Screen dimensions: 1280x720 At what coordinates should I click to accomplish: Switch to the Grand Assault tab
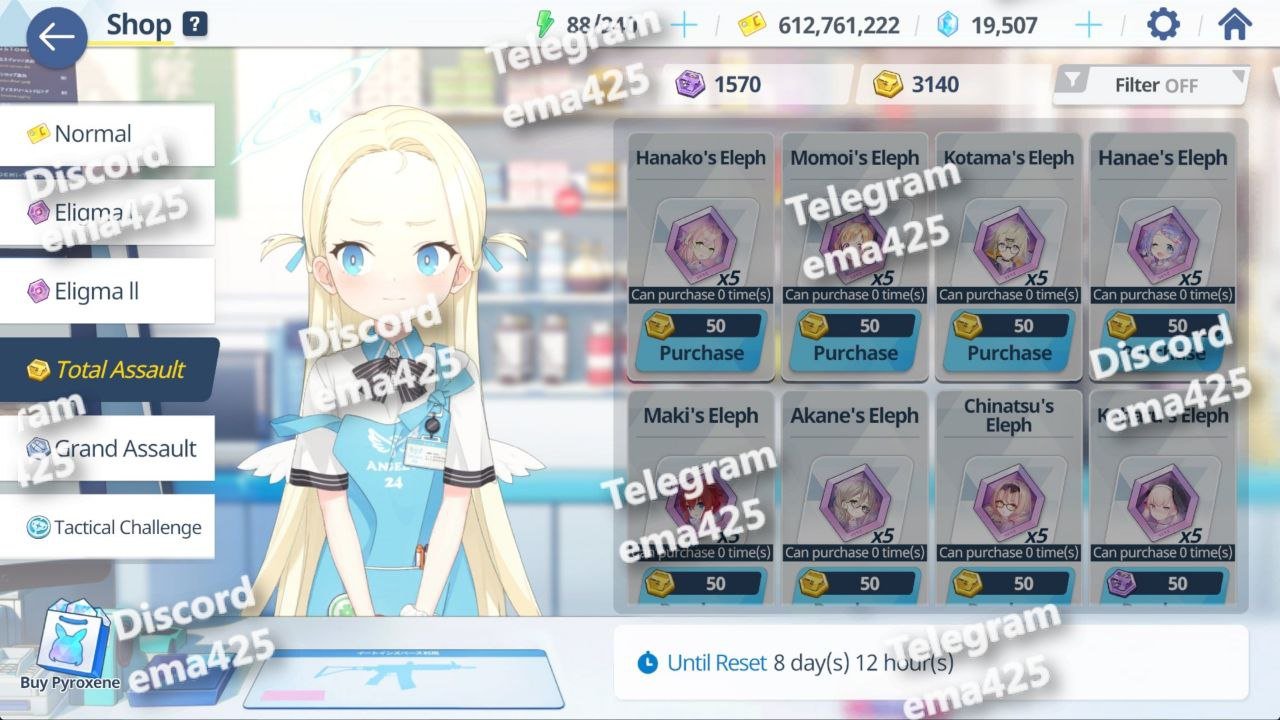(x=108, y=449)
